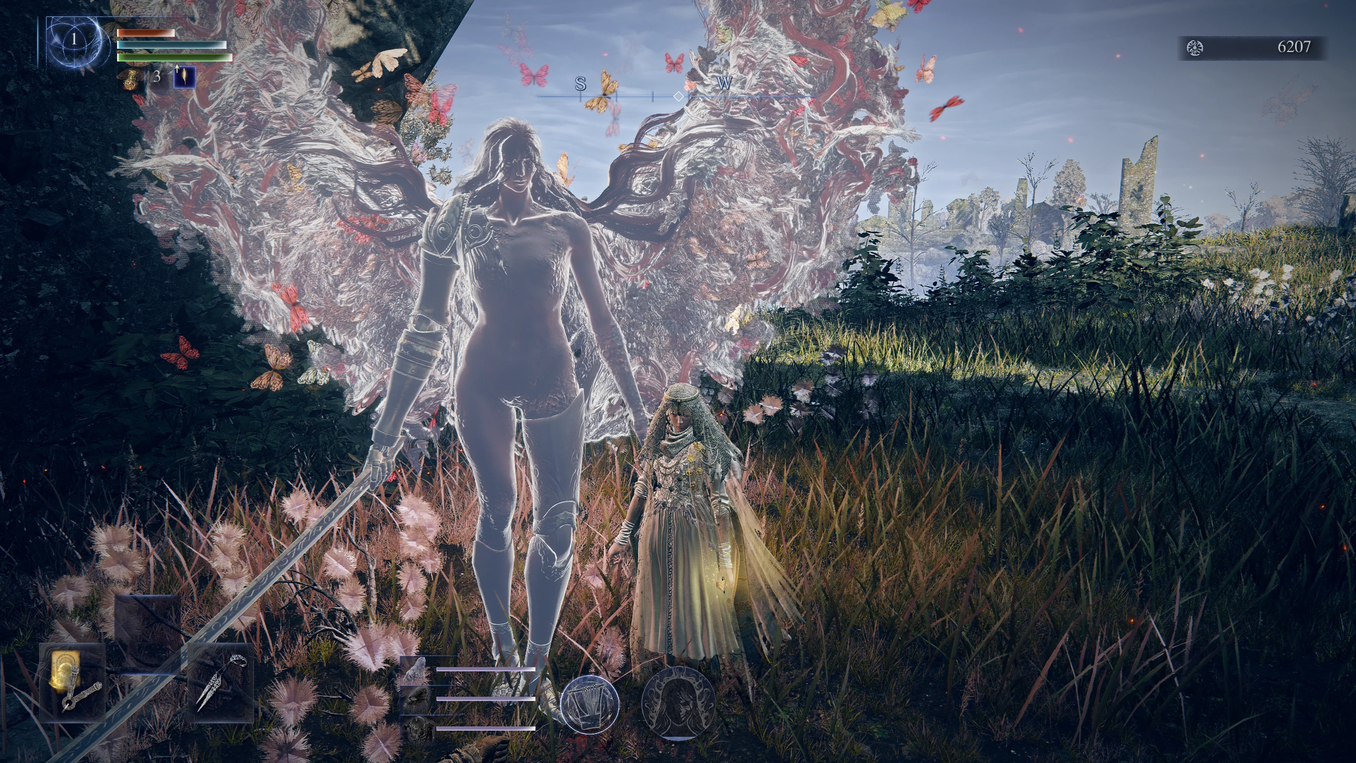Select the curved blades right-hand weapon slot
1356x763 pixels.
[x=220, y=680]
